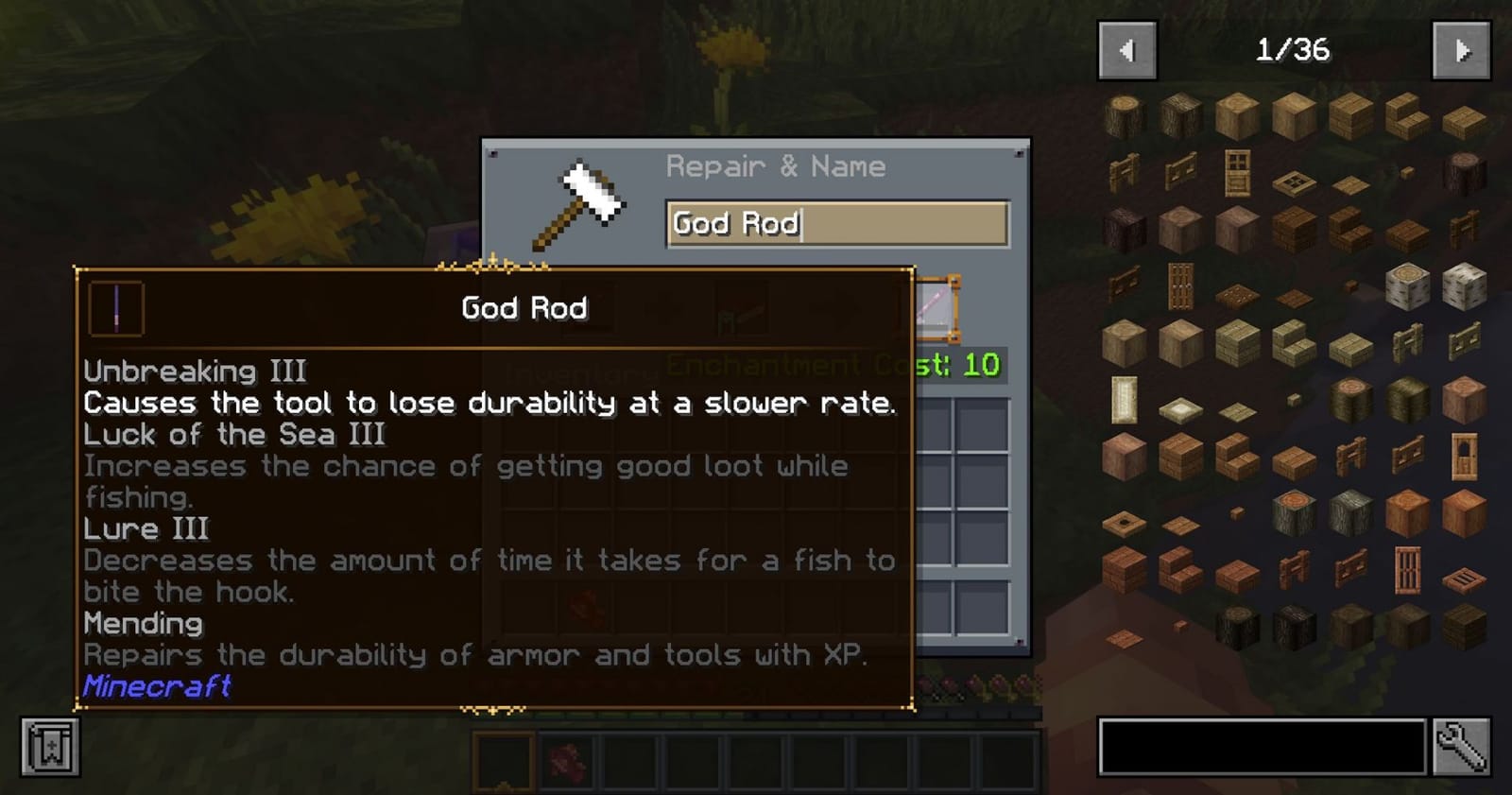Select the birch log item
Viewport: 1512px width, 795px height.
(1408, 286)
